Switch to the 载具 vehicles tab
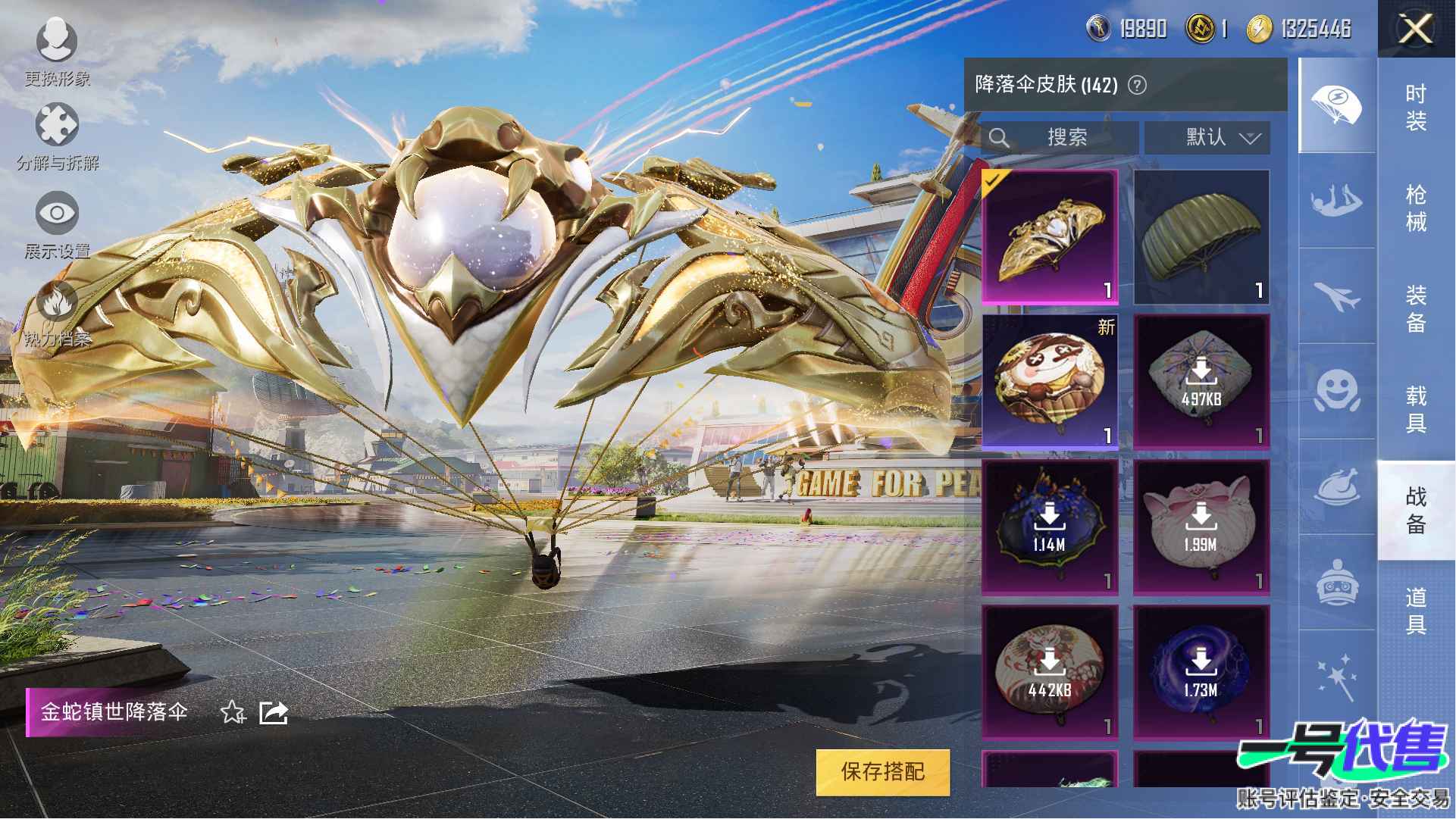The height and width of the screenshot is (819, 1456). (1415, 409)
